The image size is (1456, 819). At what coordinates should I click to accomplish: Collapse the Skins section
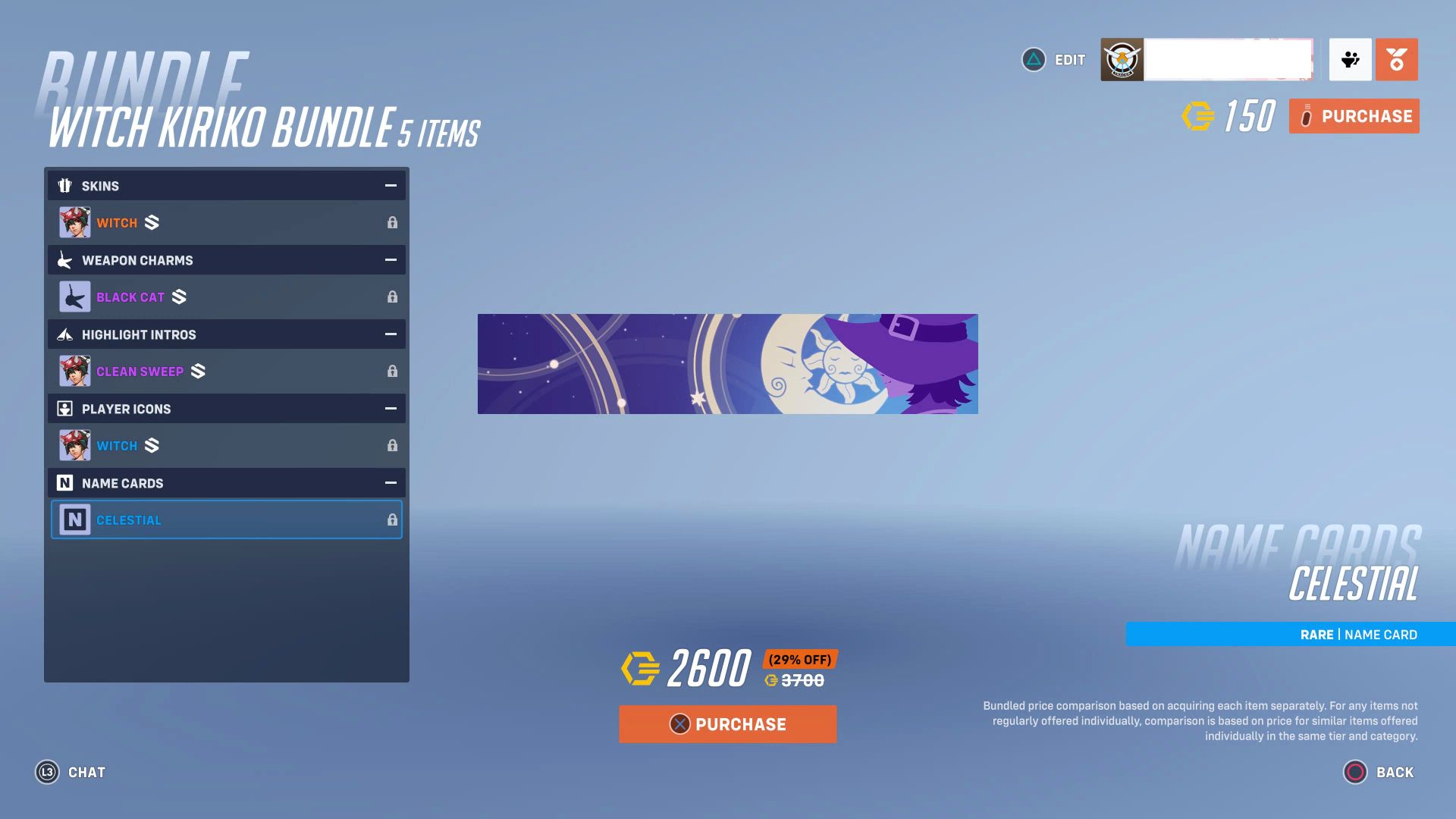click(391, 185)
